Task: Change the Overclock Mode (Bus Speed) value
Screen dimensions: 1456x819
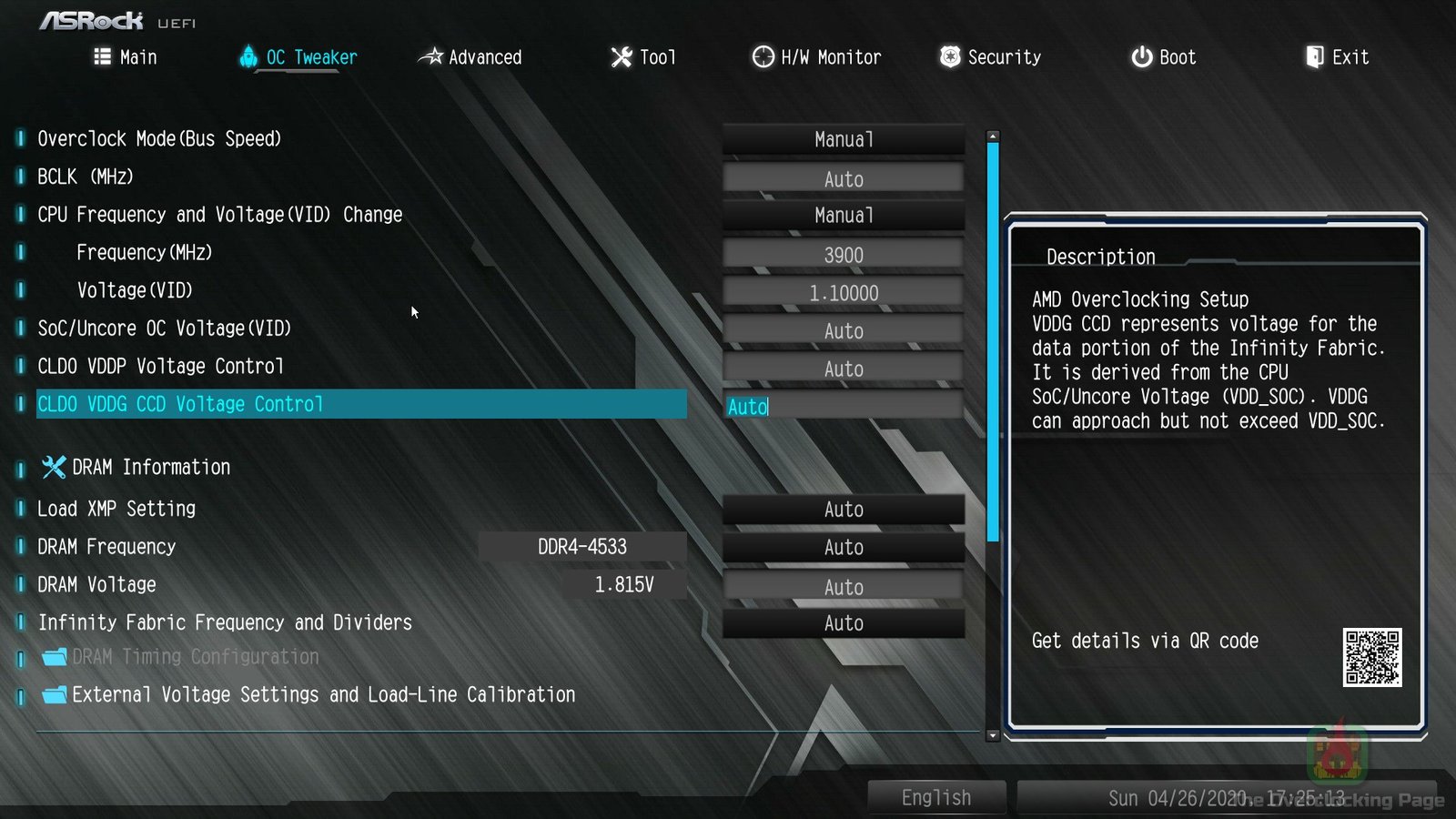Action: 843,139
